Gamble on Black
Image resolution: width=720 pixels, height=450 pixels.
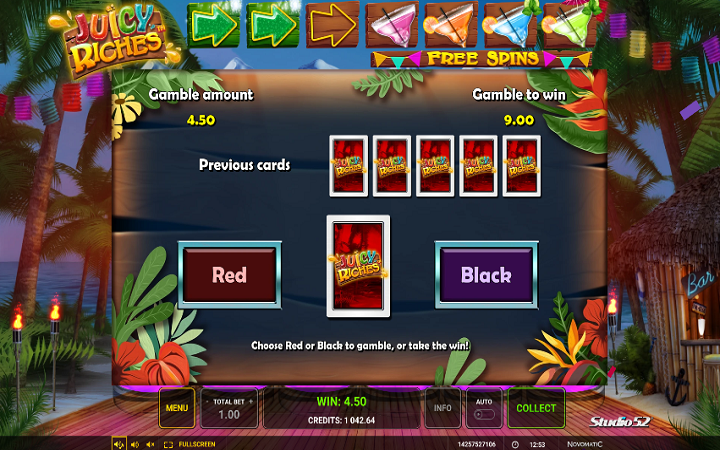coord(486,275)
